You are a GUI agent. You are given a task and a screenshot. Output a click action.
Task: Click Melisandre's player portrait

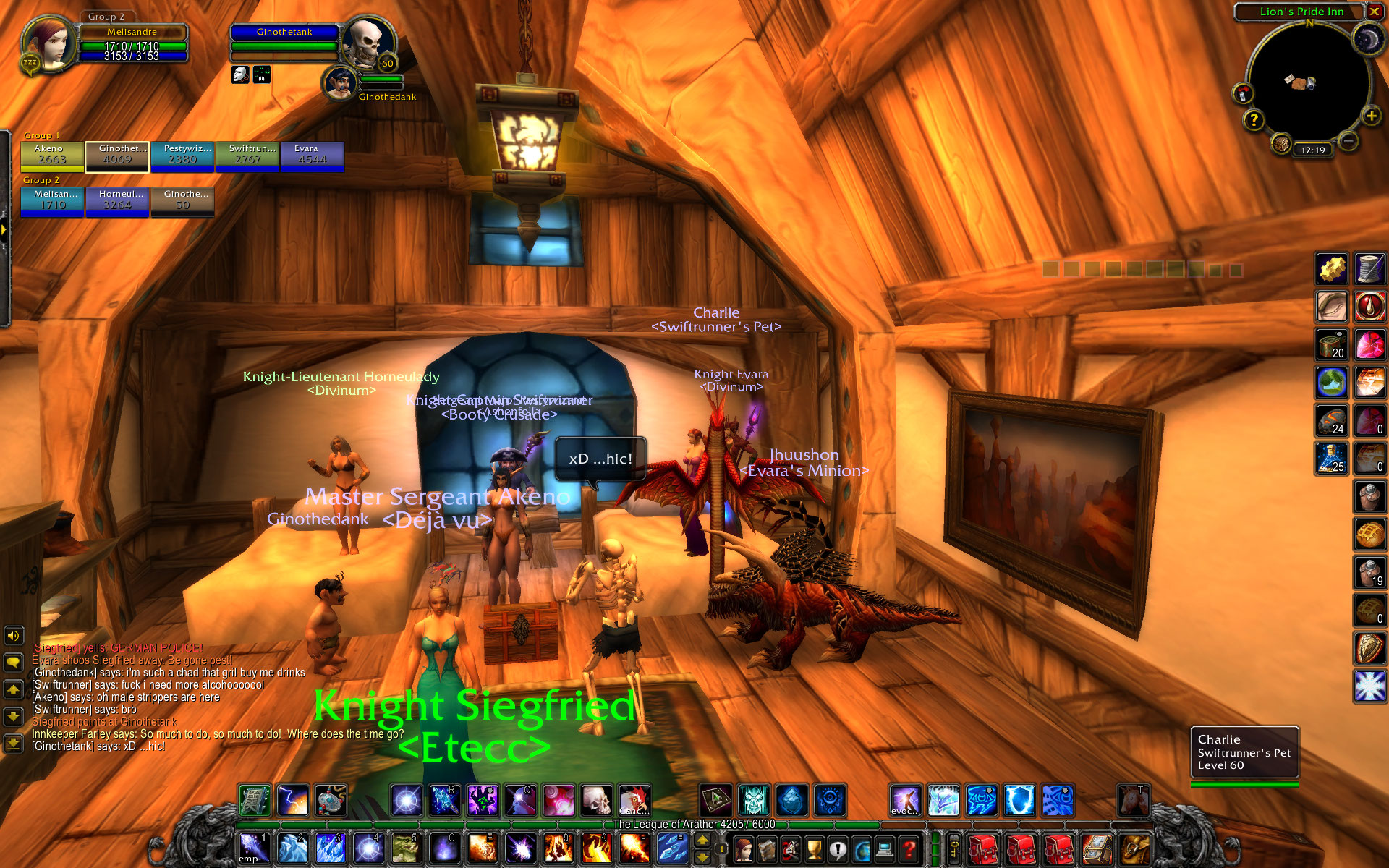point(49,43)
